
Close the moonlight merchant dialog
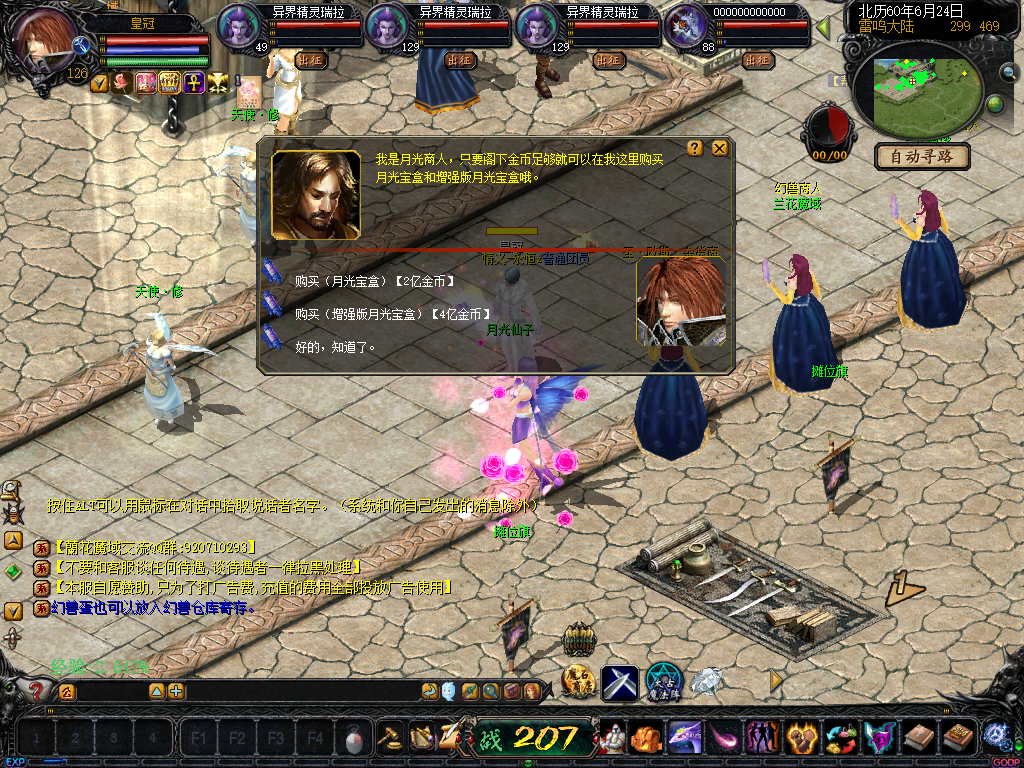719,148
